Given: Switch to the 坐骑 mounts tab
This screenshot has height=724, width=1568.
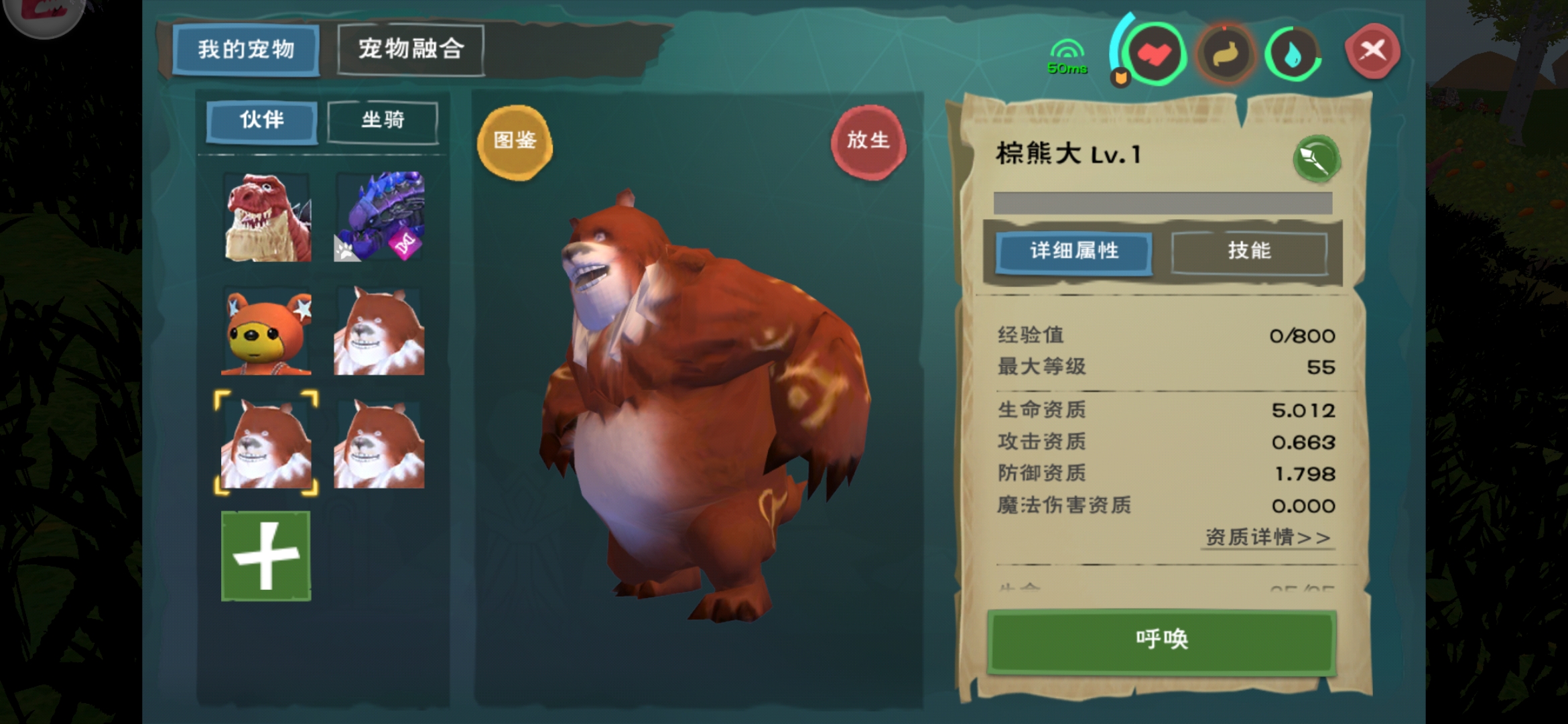Looking at the screenshot, I should tap(382, 121).
